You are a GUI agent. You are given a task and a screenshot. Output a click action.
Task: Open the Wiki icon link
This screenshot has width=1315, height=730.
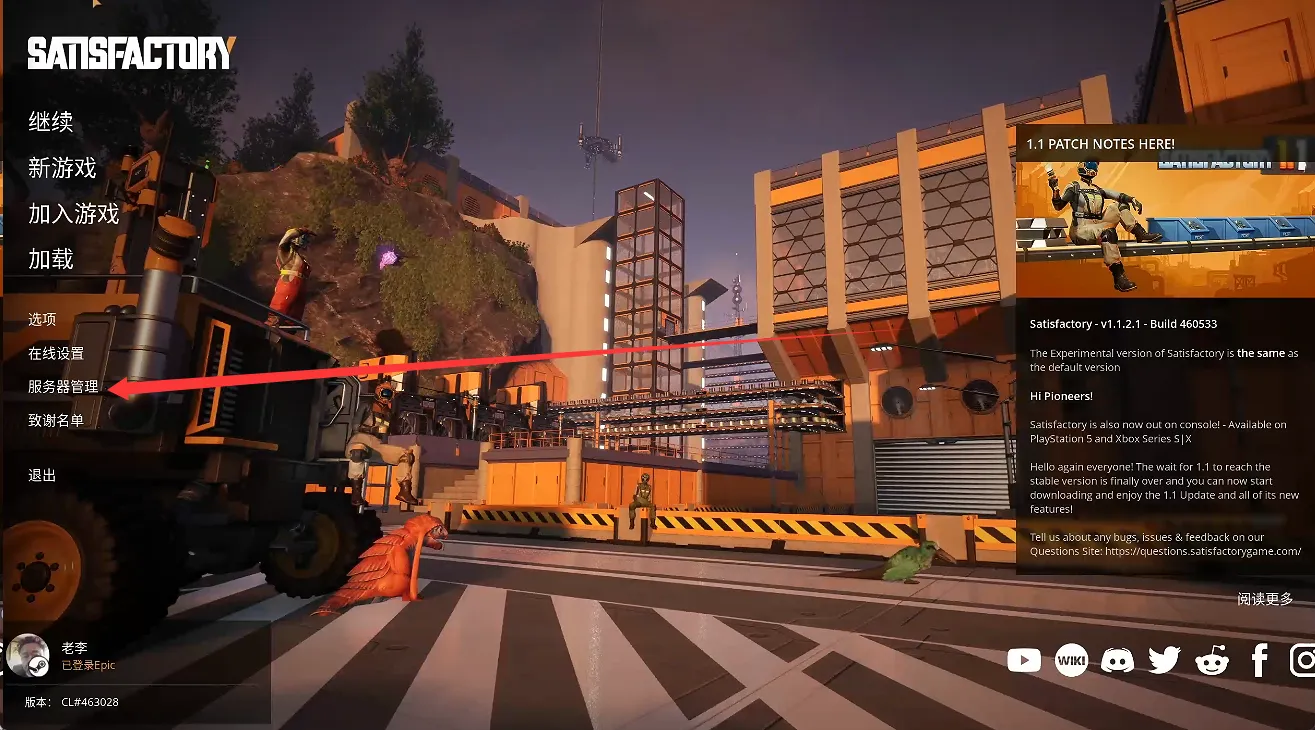1071,660
